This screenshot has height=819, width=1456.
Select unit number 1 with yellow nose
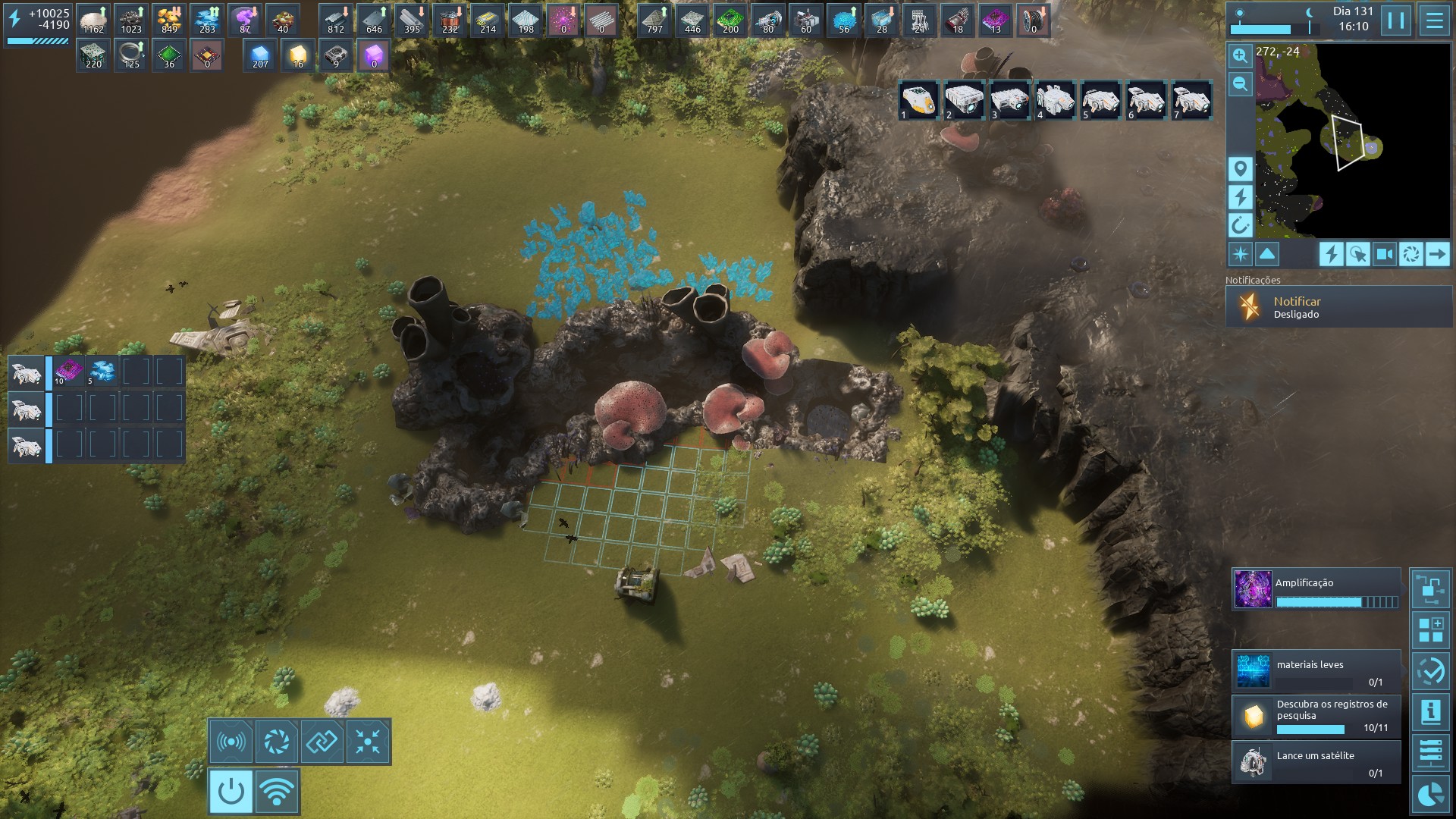tap(919, 100)
